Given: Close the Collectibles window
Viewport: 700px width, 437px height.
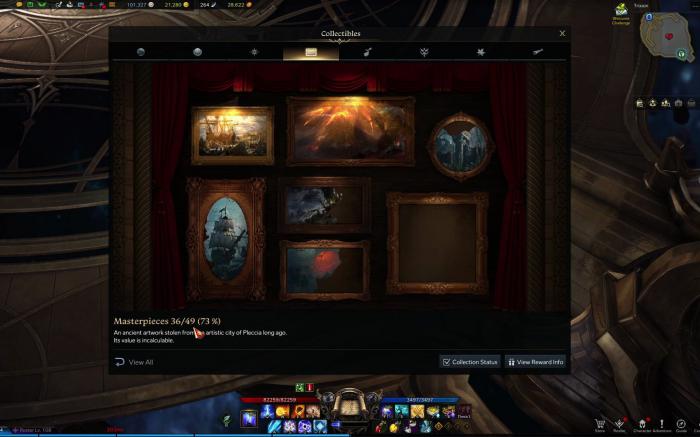Looking at the screenshot, I should (562, 33).
